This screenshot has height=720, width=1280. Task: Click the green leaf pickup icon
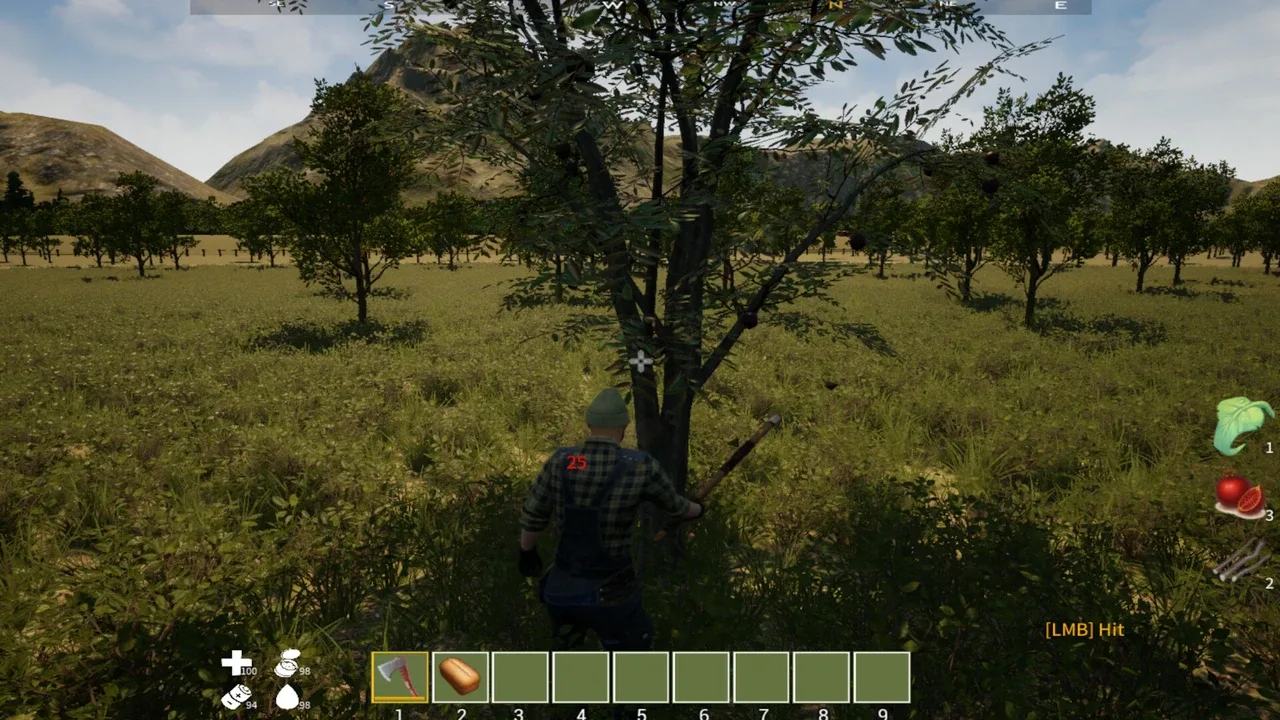click(x=1242, y=425)
